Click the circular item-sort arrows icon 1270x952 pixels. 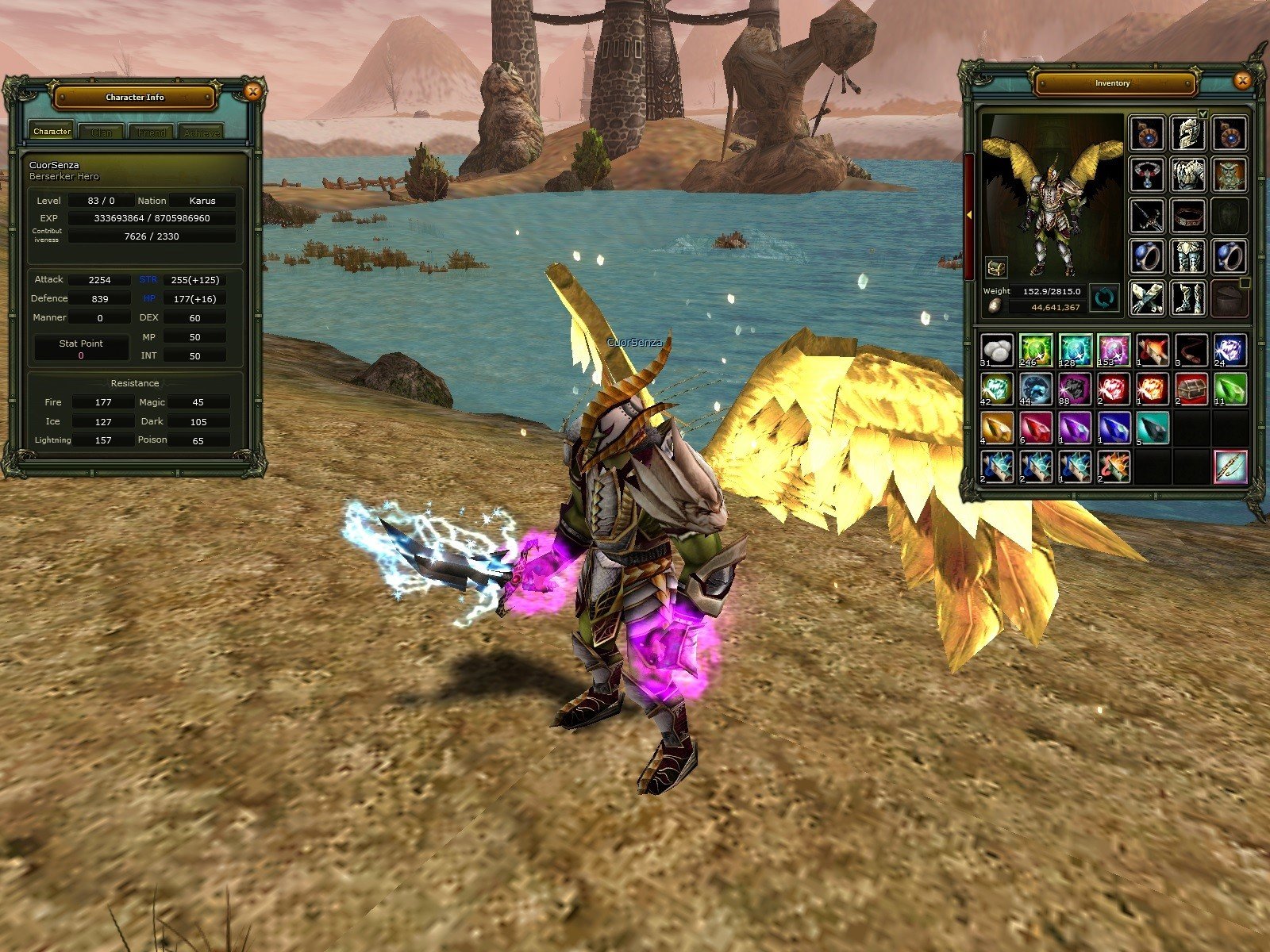click(x=1103, y=299)
